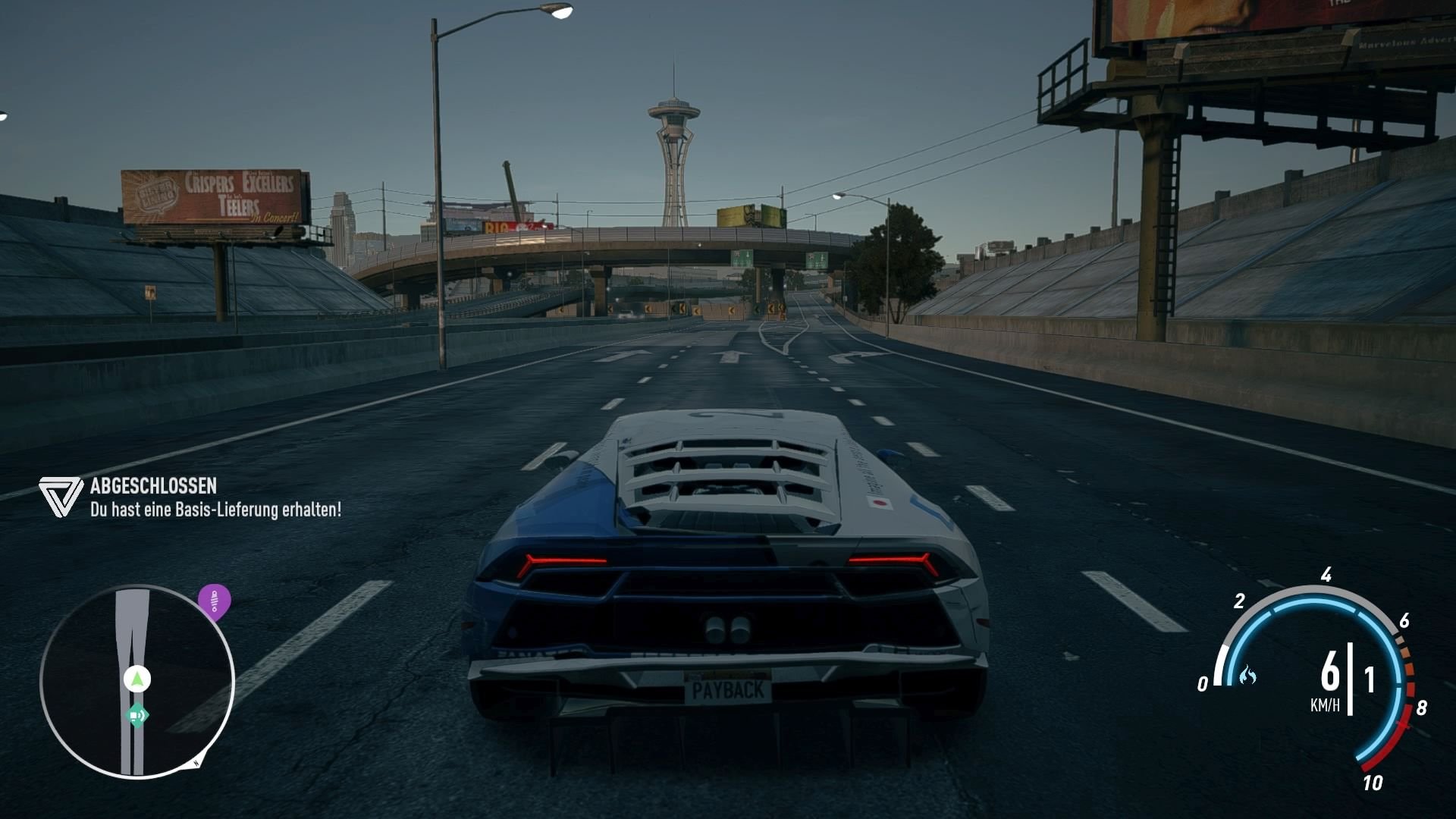
Task: Click the KM/H speed unit label
Action: (1326, 704)
